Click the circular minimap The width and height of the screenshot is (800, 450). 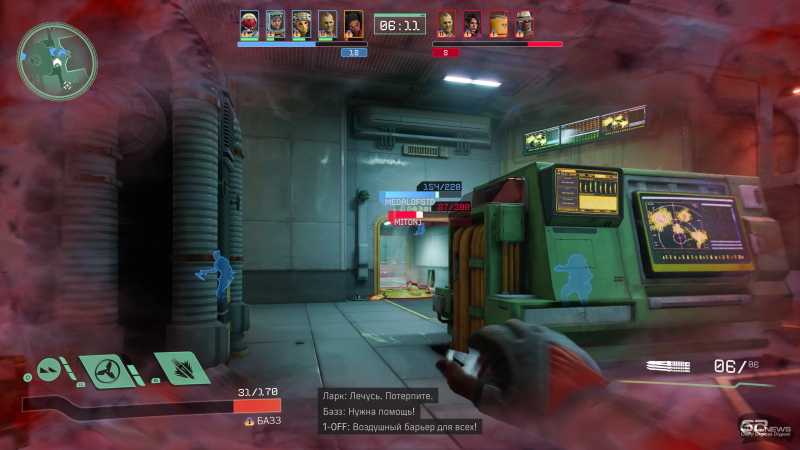coord(57,61)
